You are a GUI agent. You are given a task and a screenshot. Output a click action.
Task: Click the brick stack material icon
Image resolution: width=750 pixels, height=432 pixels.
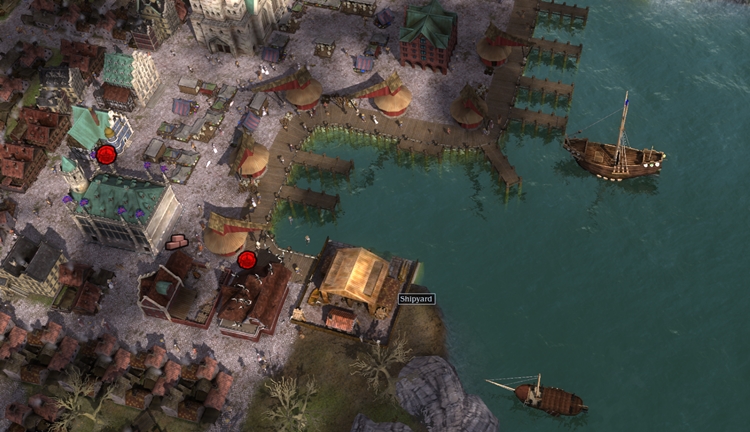[177, 241]
